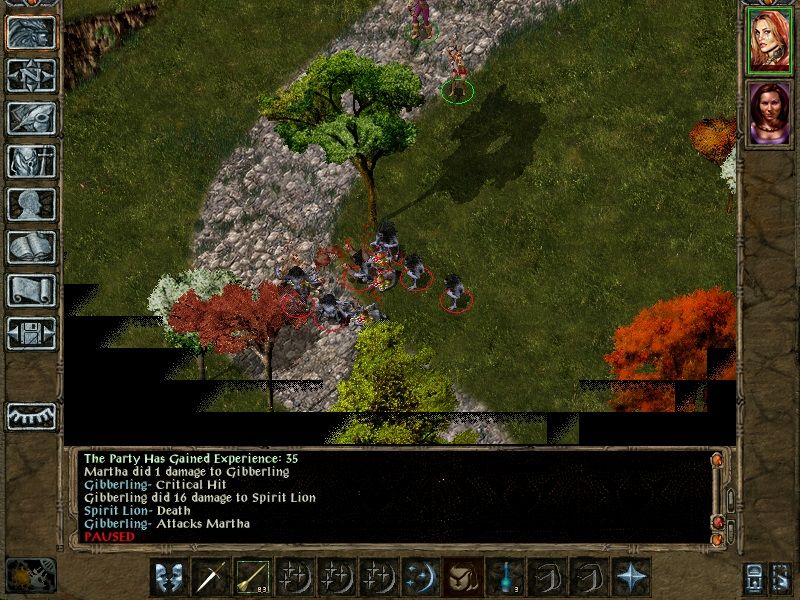Image resolution: width=800 pixels, height=600 pixels.
Task: Toggle the clock pause button
Action: (30, 574)
